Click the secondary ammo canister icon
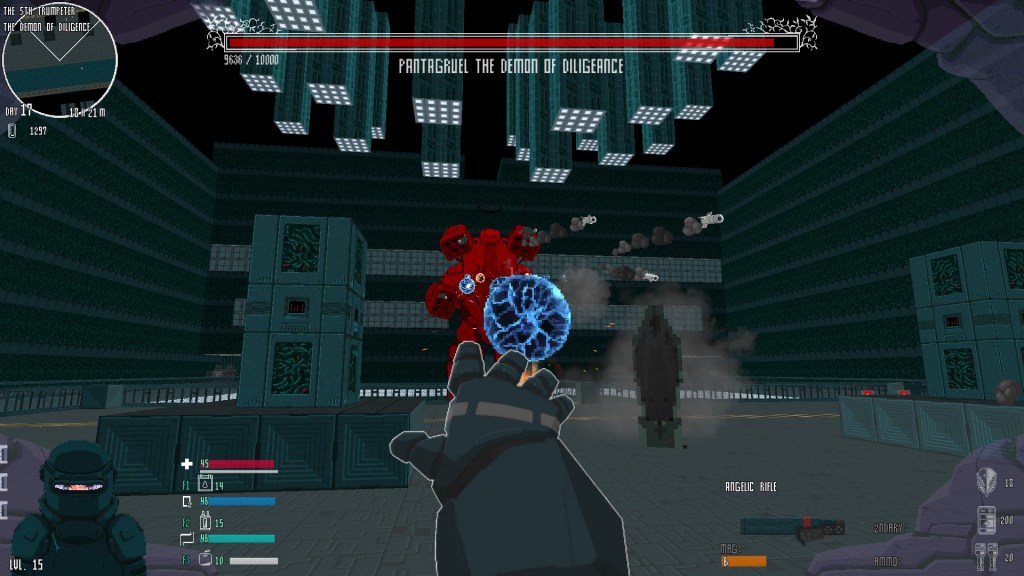The image size is (1024, 576). (985, 520)
